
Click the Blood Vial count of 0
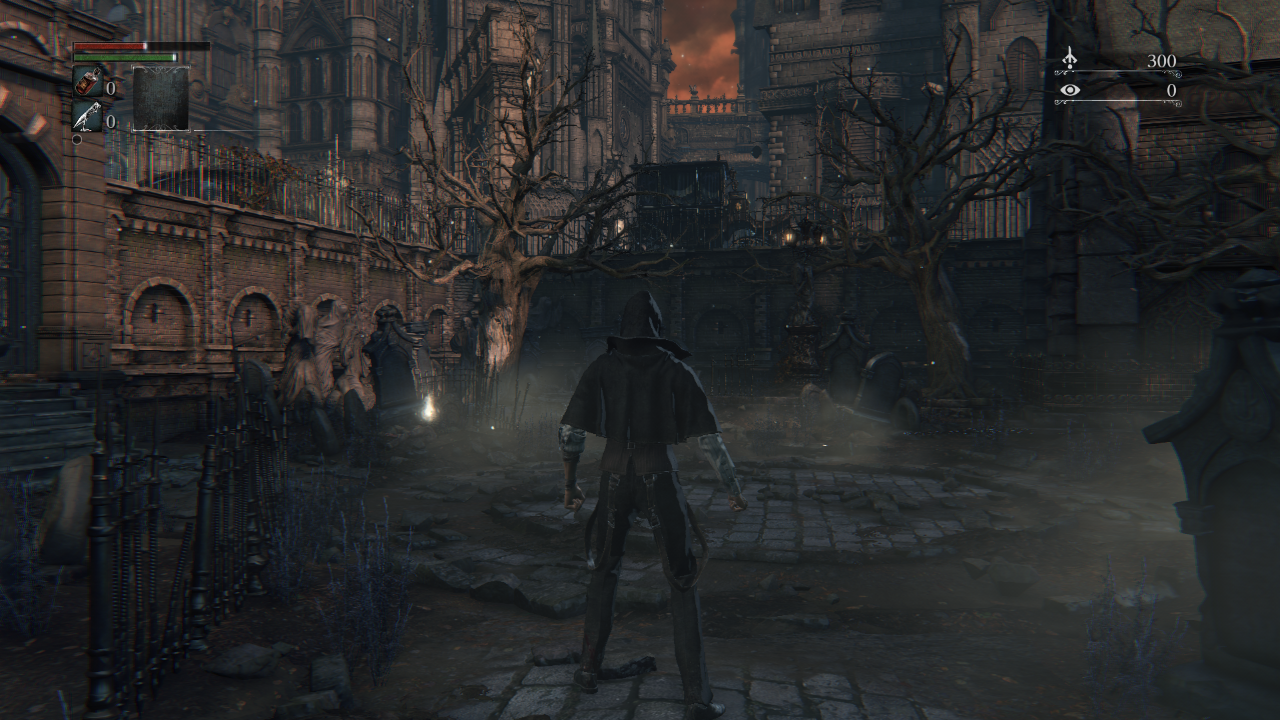(111, 88)
